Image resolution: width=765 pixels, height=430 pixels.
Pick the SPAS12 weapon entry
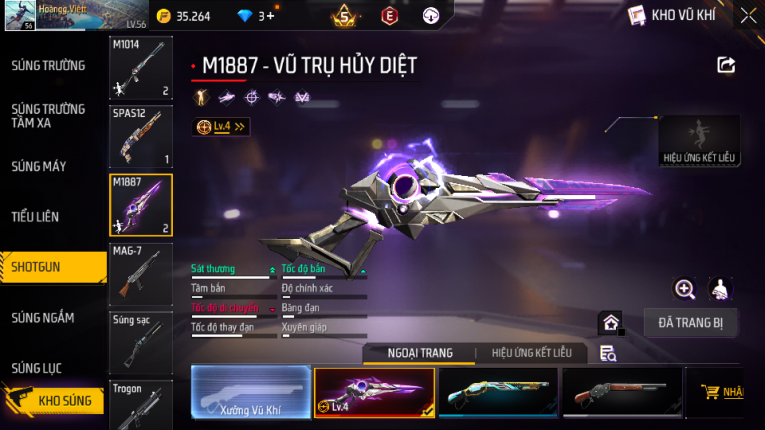point(140,136)
